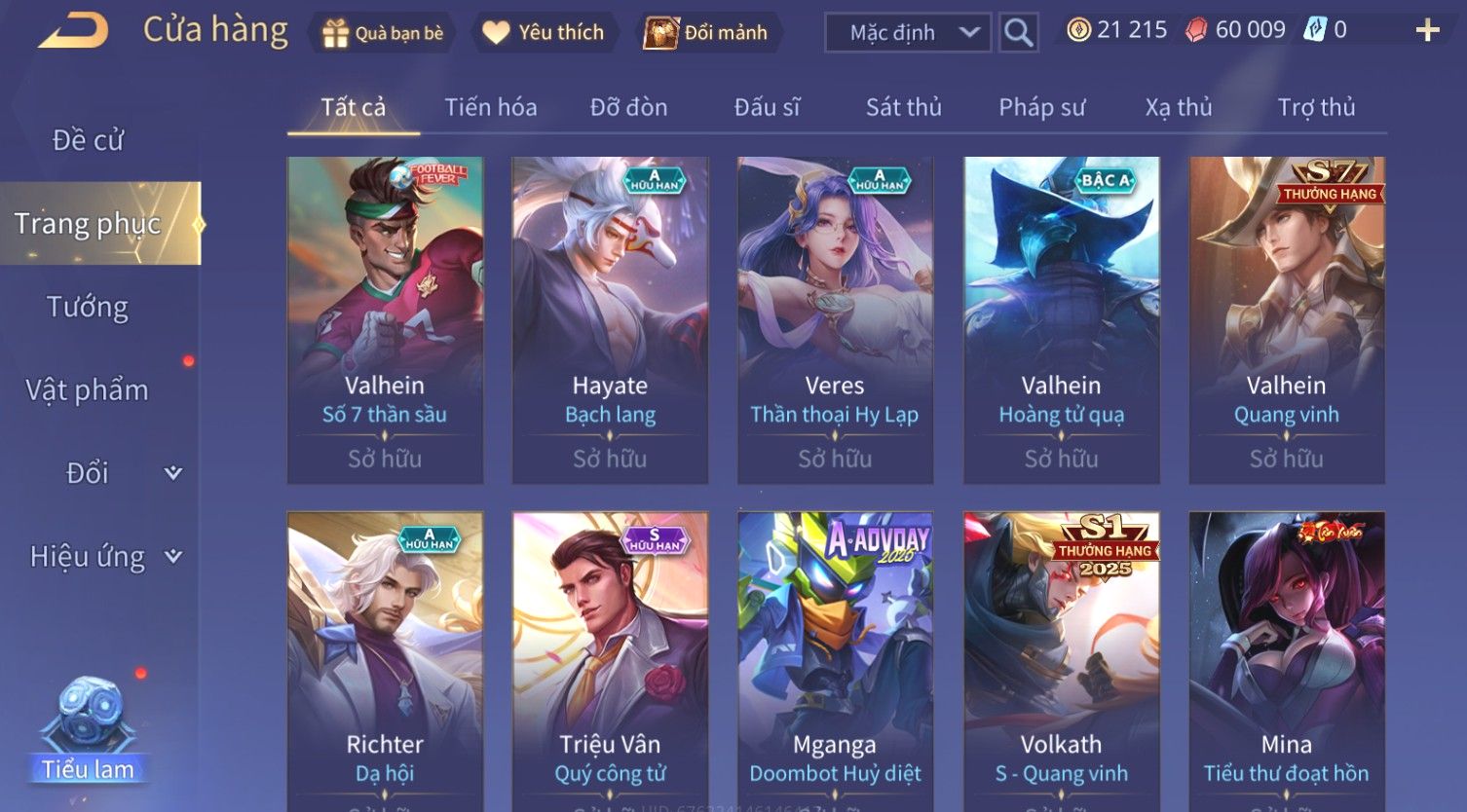The height and width of the screenshot is (812, 1467).
Task: View the Mganga Doombot Huỷ diệt skin
Action: coord(835,662)
